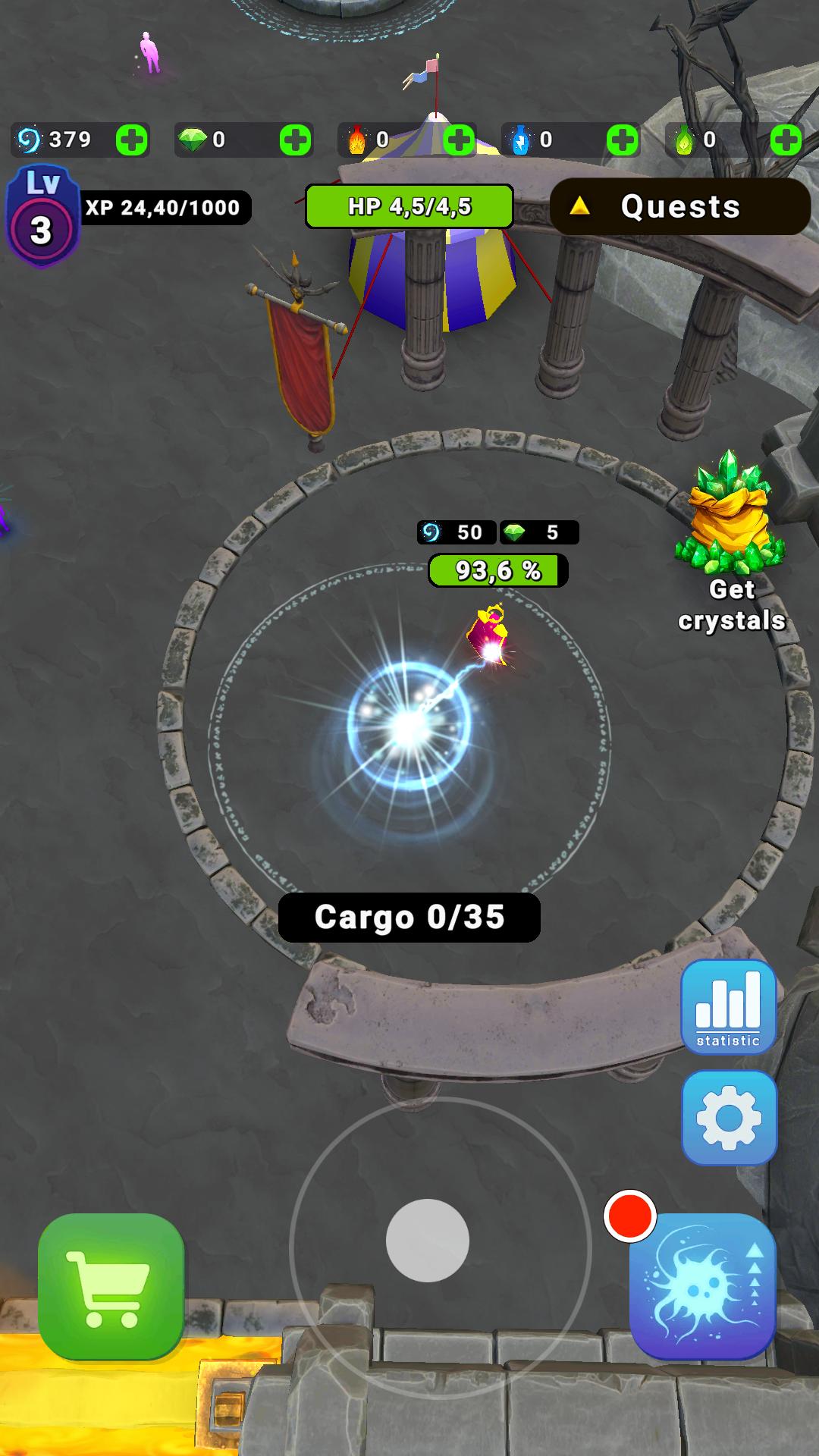Tap the red record dot
This screenshot has height=1456, width=819.
point(629,1216)
